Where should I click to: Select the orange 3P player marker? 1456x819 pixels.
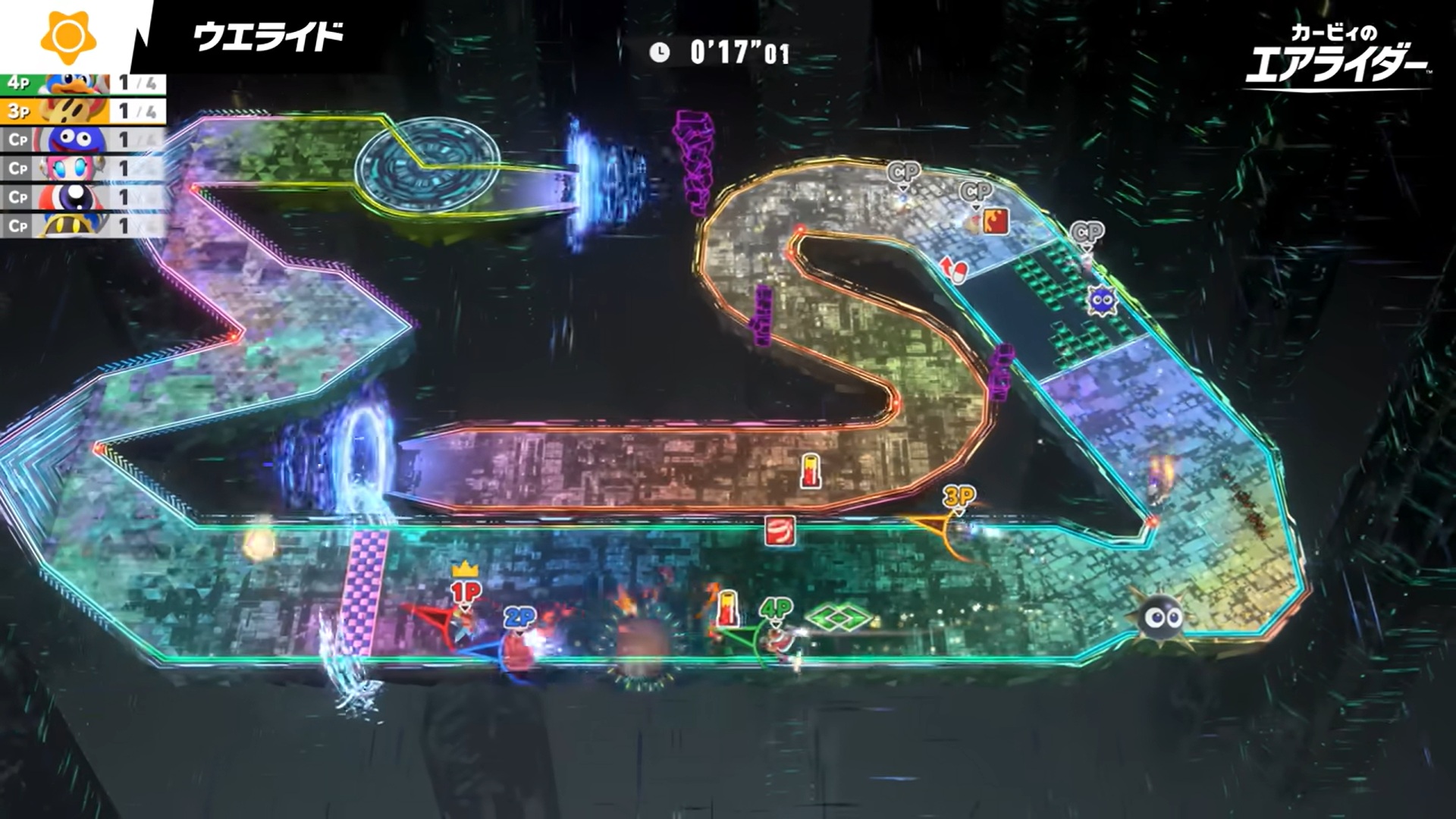(x=959, y=497)
